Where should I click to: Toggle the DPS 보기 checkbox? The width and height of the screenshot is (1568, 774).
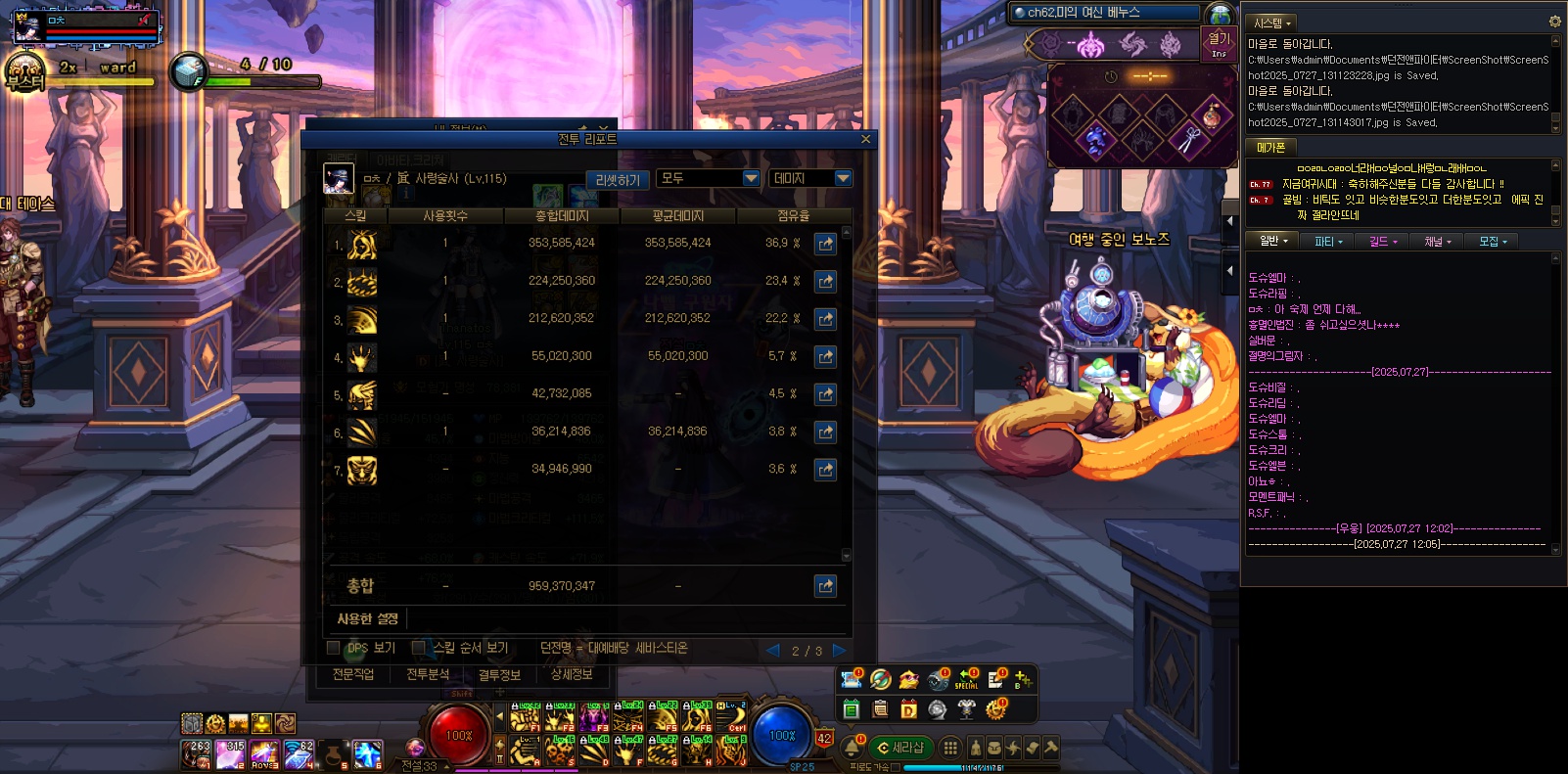point(333,648)
